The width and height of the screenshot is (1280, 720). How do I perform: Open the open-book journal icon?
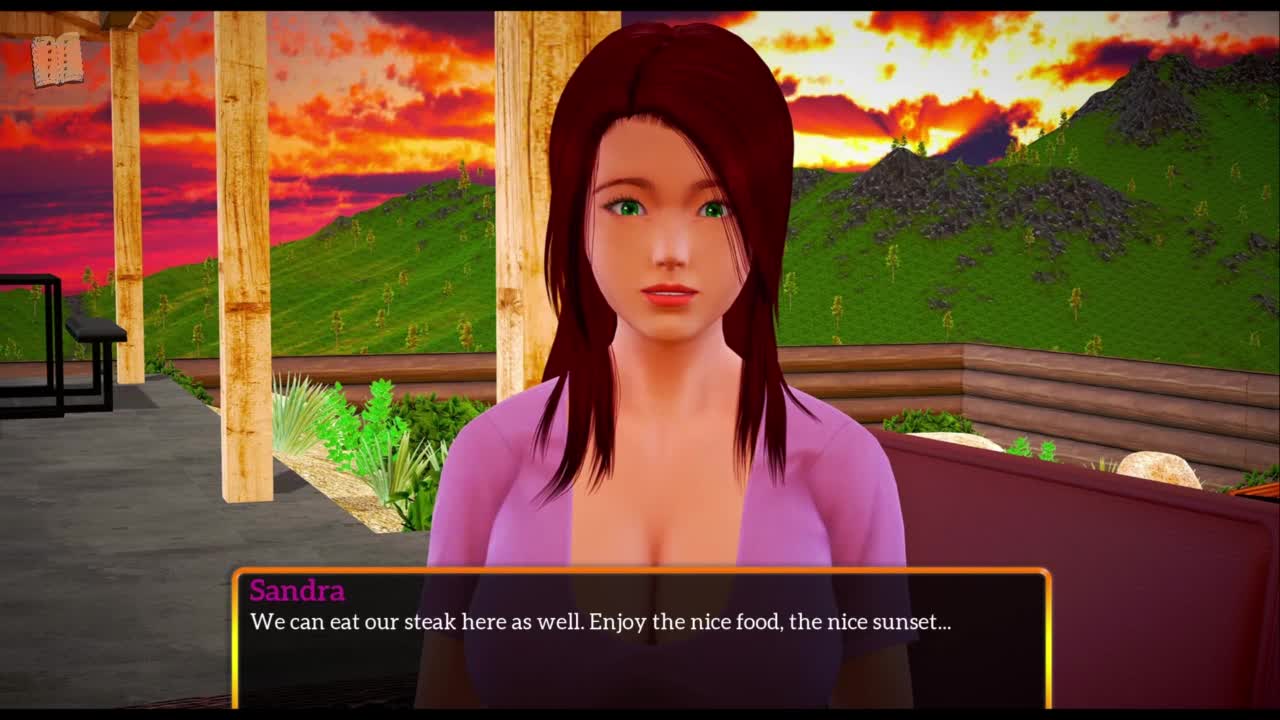[x=56, y=60]
